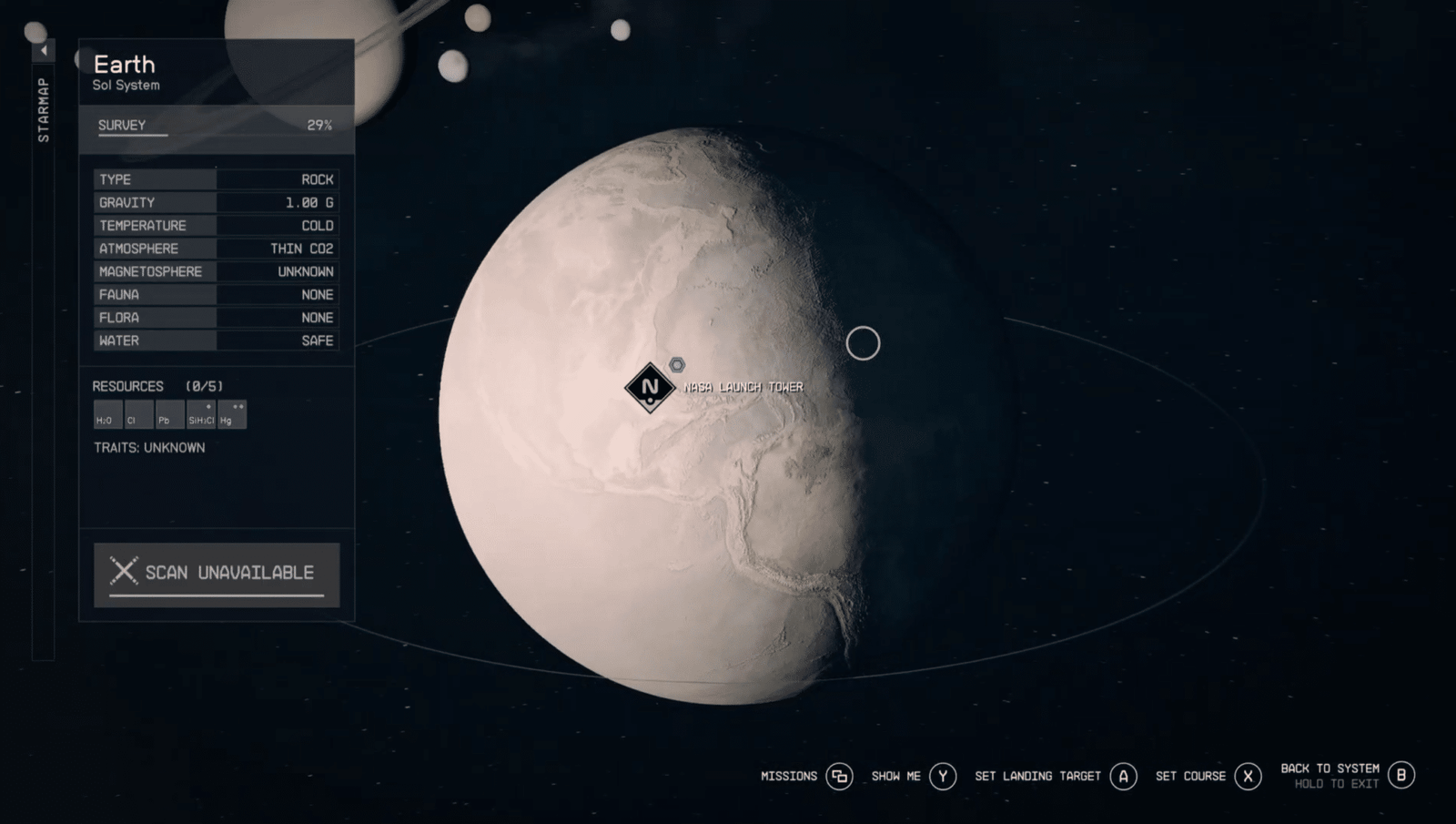Screen dimensions: 1456x824
Task: Click the Y controller glyph beside Show Me
Action: click(944, 776)
